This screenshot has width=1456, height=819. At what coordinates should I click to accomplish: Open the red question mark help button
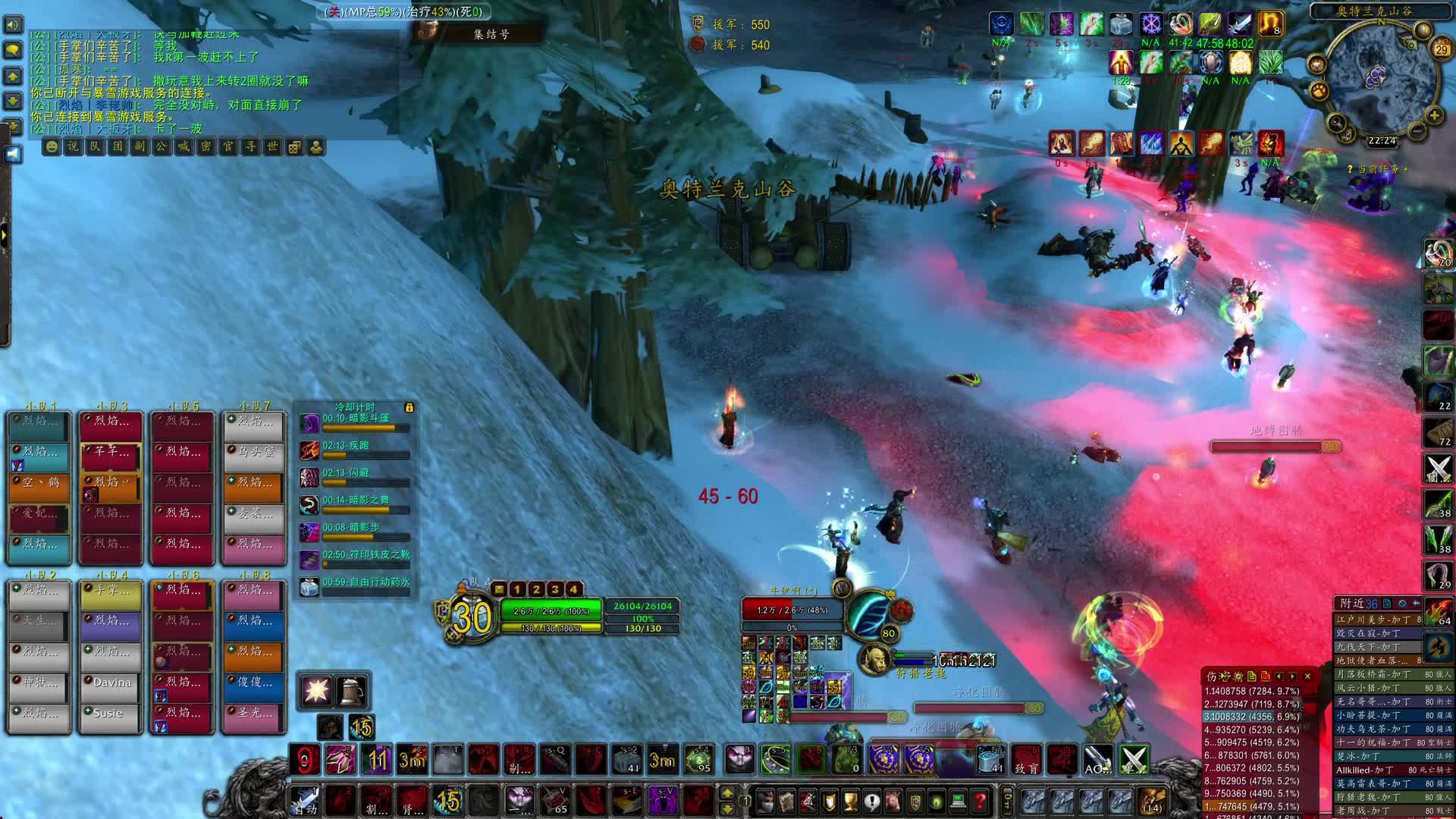click(x=980, y=801)
